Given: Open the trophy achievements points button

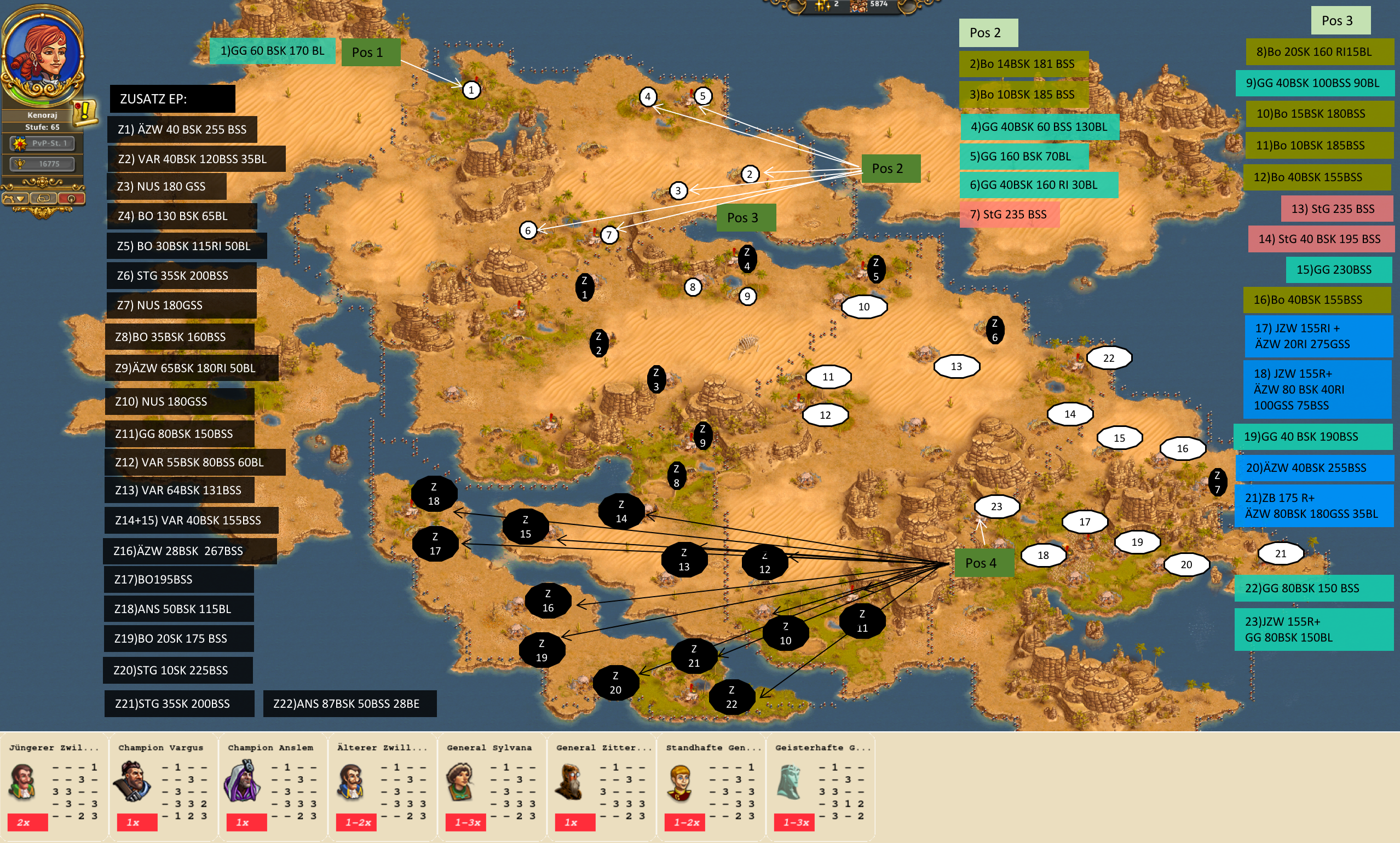Looking at the screenshot, I should click(43, 164).
